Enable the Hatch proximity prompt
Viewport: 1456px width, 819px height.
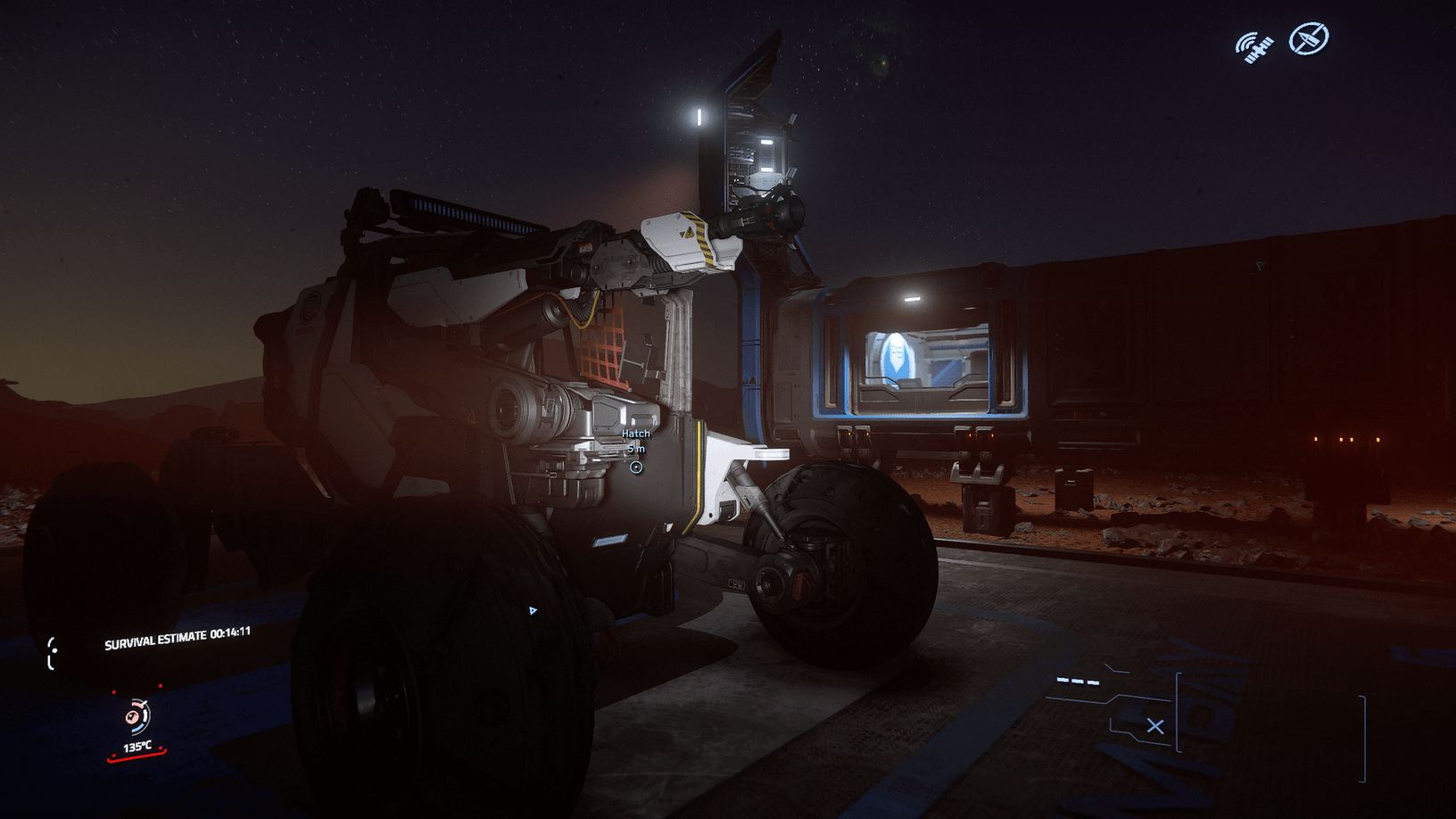pos(635,442)
